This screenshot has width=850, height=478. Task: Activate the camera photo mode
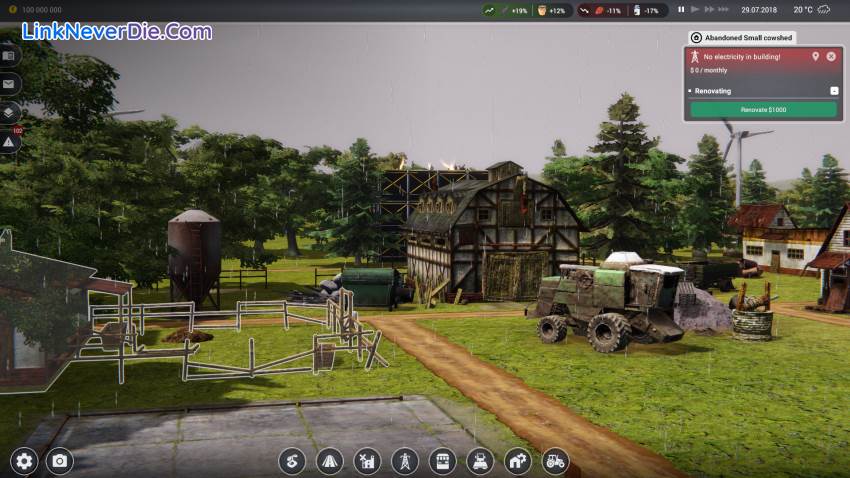[x=60, y=461]
